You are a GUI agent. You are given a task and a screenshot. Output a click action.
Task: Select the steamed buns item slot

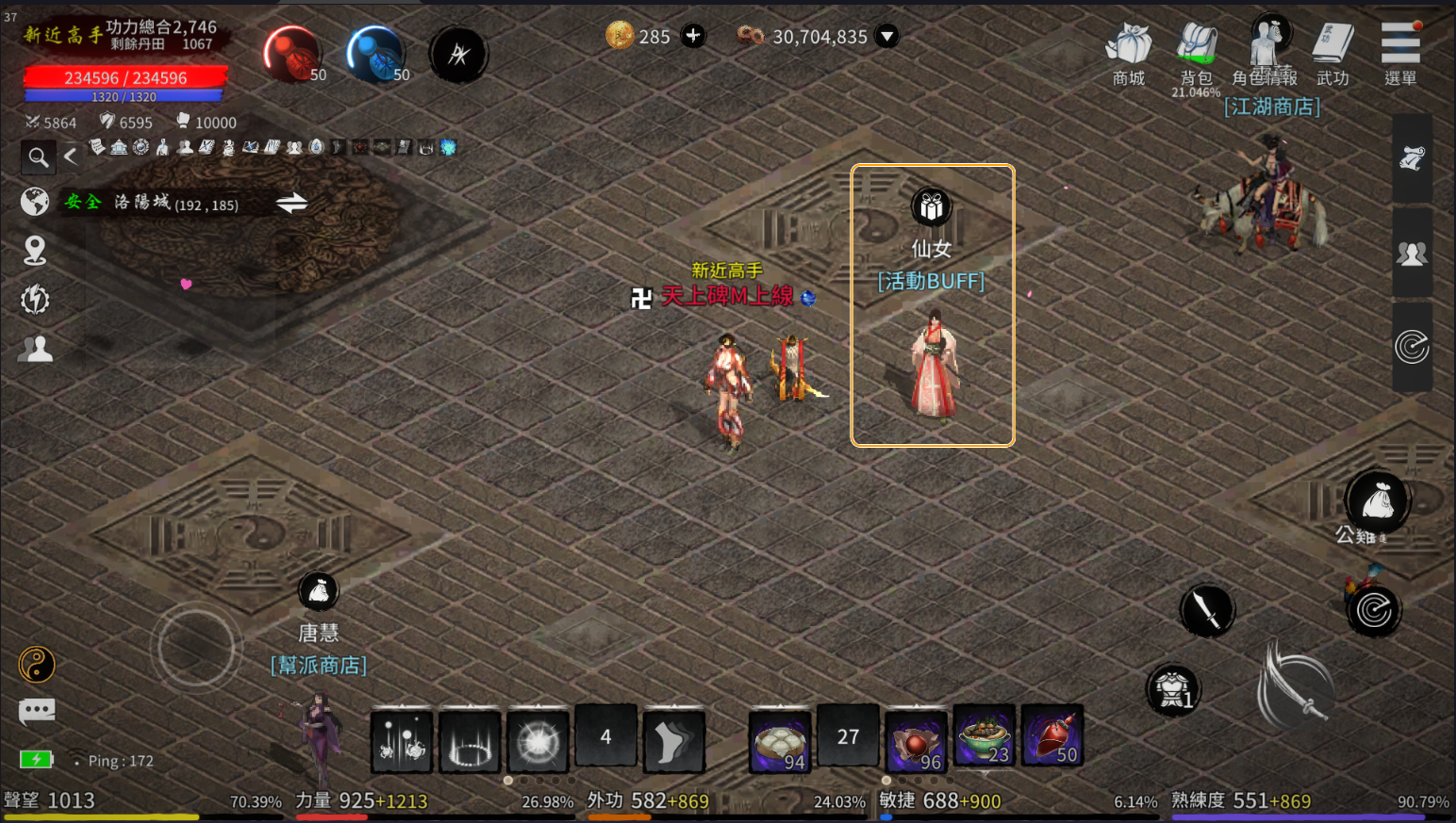pos(780,740)
